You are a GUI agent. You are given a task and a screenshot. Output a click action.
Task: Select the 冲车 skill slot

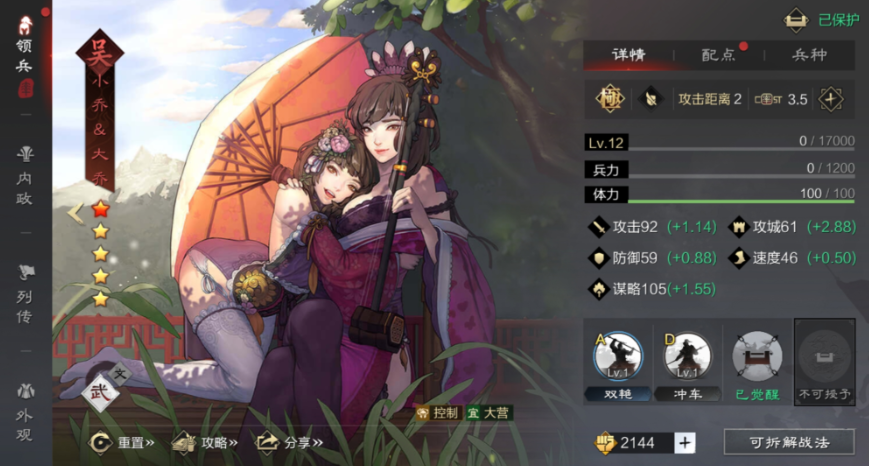click(x=687, y=362)
